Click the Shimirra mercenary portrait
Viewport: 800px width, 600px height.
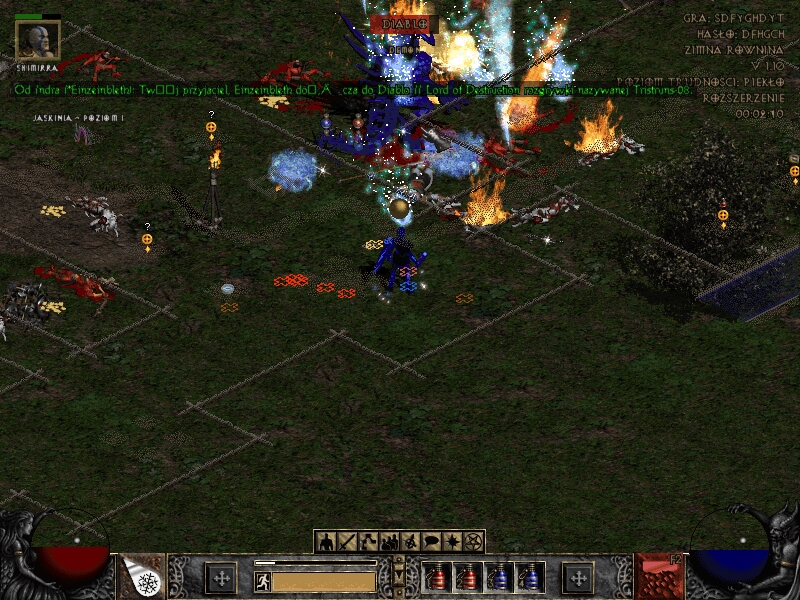pos(38,40)
